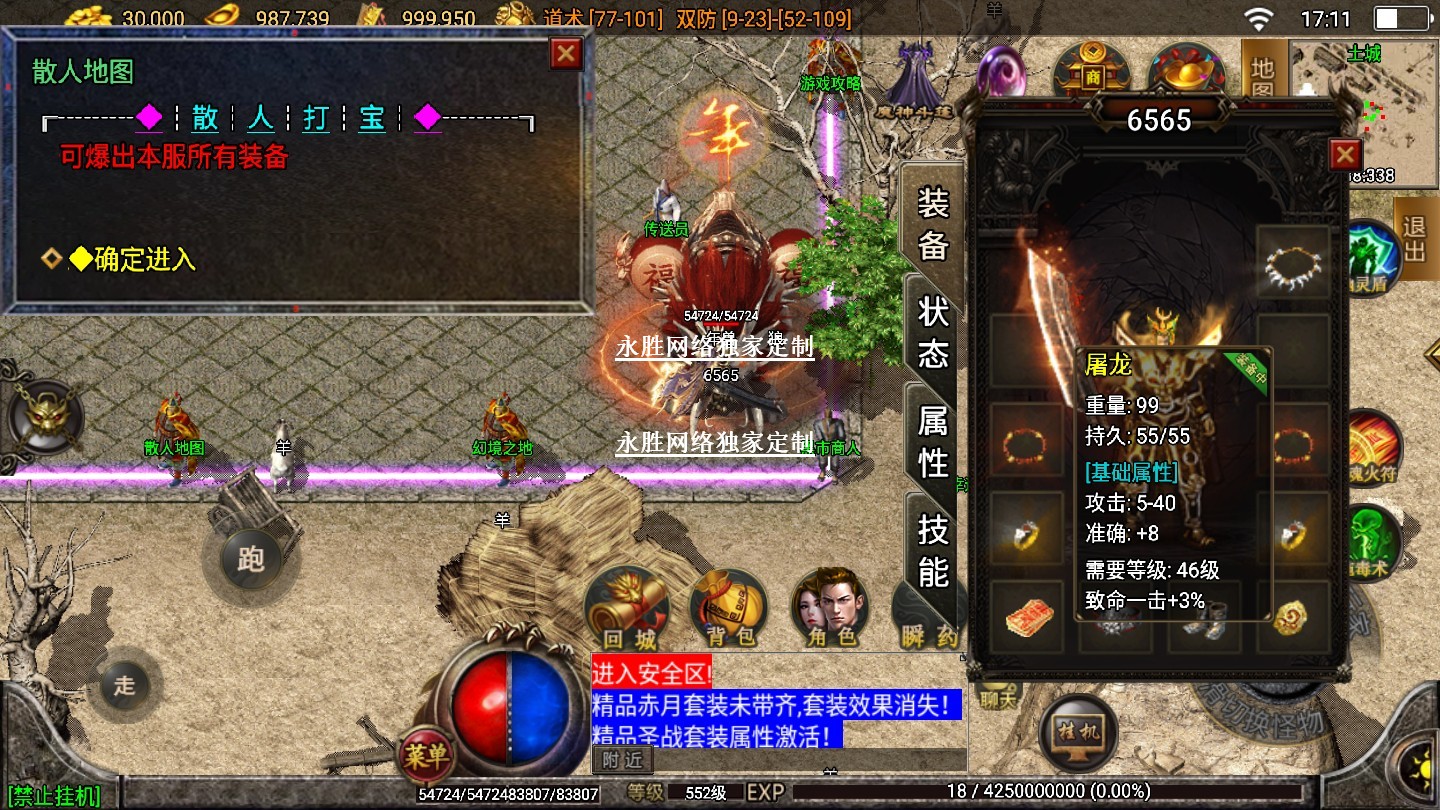Open the 角色 character screen
Image resolution: width=1440 pixels, height=810 pixels.
[830, 607]
